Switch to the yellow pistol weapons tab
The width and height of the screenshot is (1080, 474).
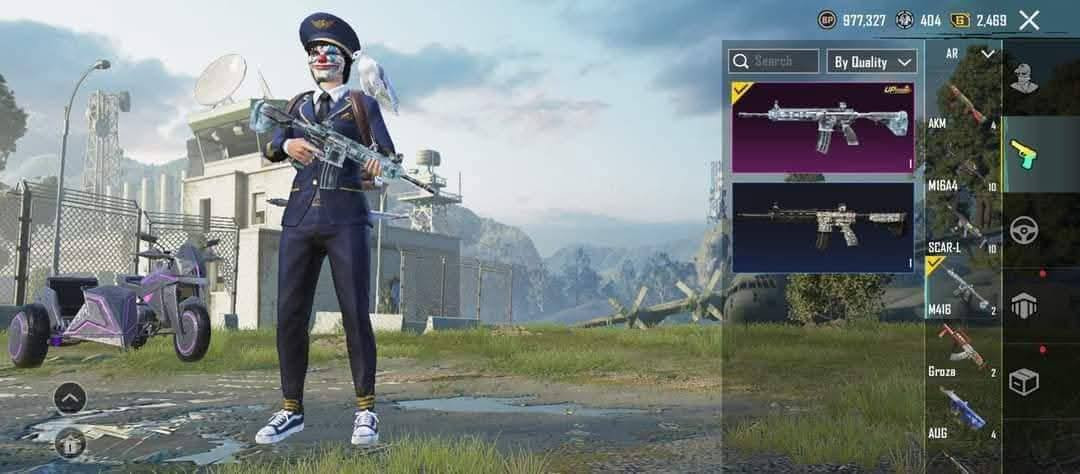click(x=1024, y=154)
